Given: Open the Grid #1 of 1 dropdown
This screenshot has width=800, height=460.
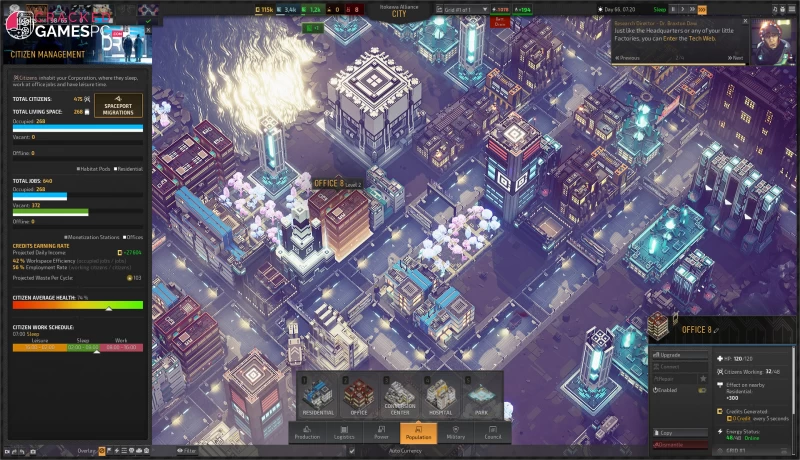Looking at the screenshot, I should 468,9.
